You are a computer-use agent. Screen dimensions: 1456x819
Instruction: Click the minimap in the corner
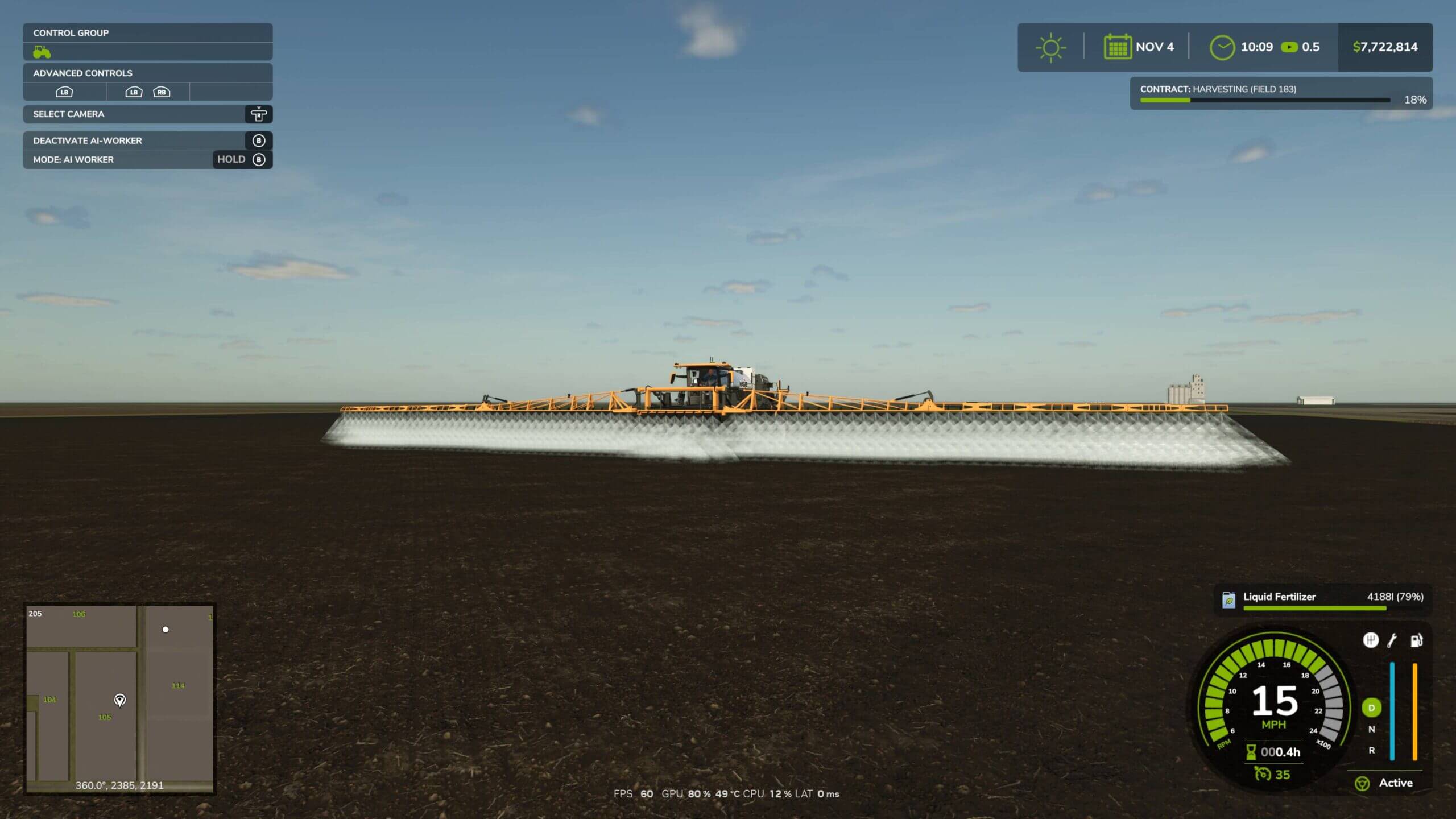point(119,698)
